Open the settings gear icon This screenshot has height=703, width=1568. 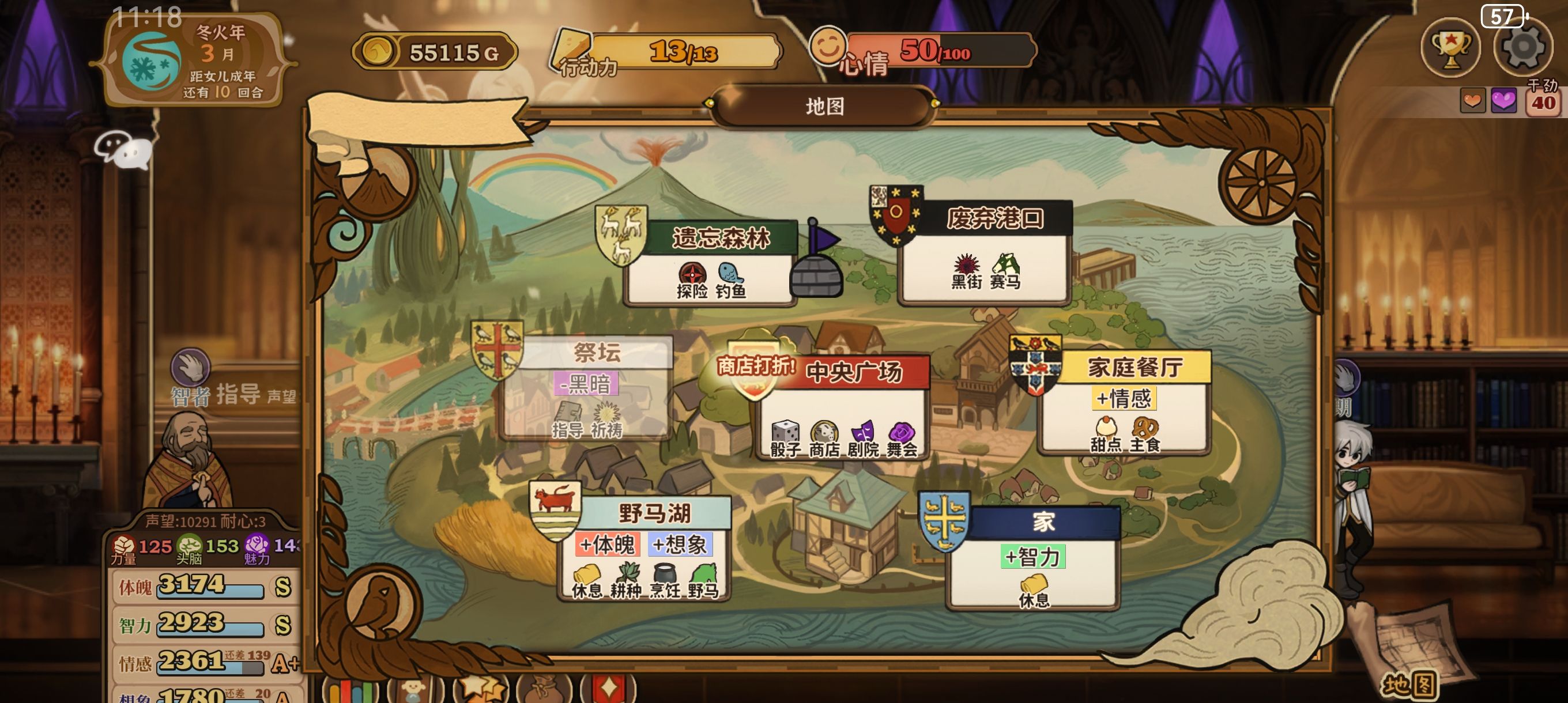point(1523,47)
